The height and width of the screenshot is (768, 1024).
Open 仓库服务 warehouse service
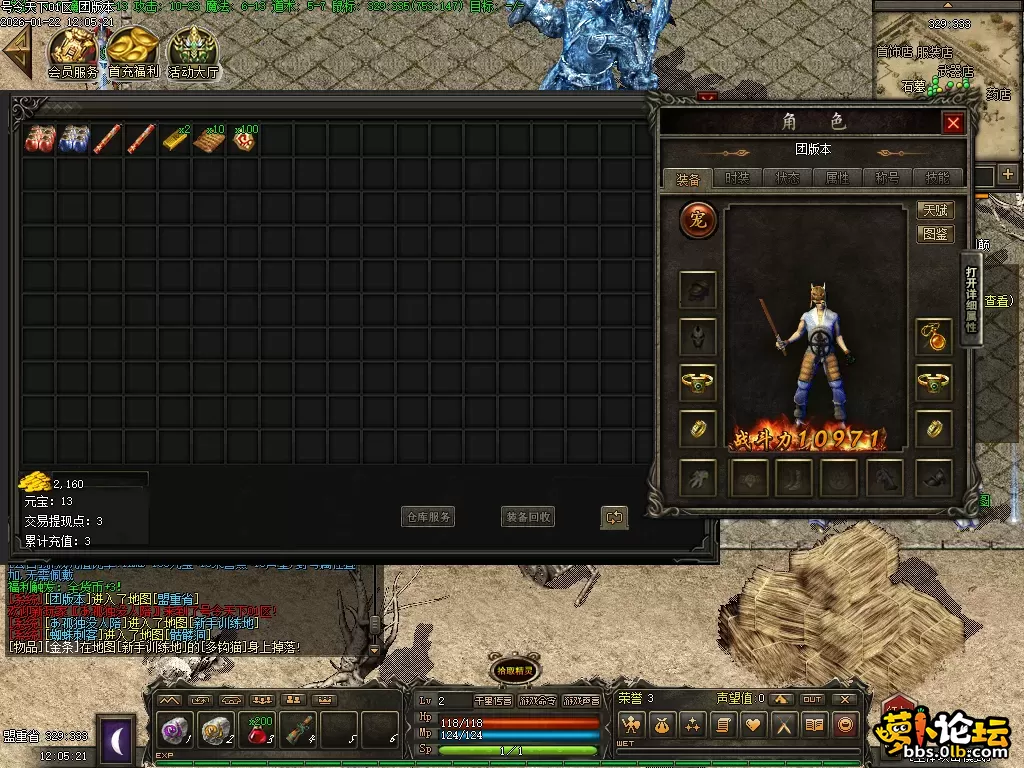(428, 517)
